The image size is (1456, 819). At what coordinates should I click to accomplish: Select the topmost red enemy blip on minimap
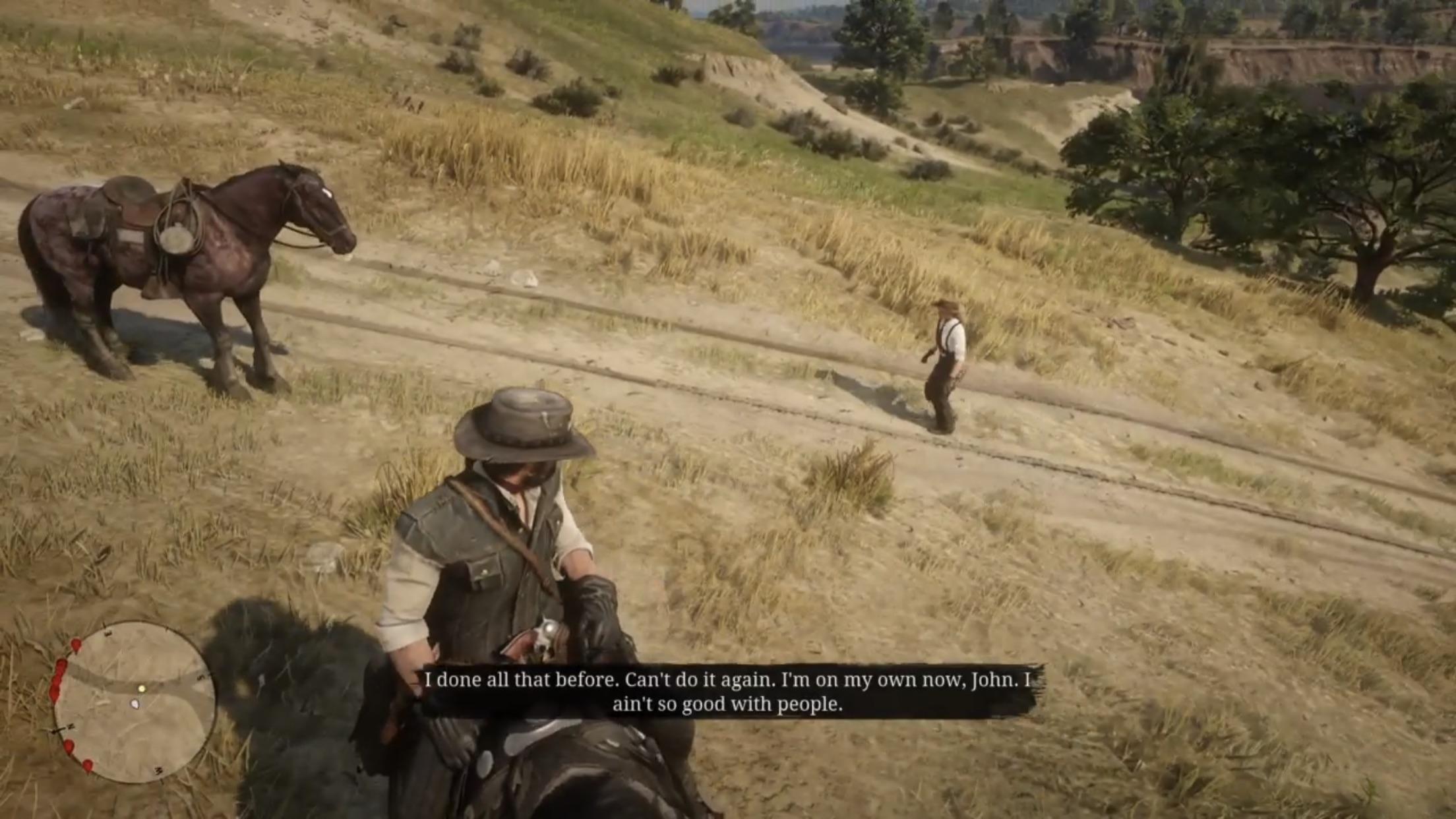click(76, 645)
